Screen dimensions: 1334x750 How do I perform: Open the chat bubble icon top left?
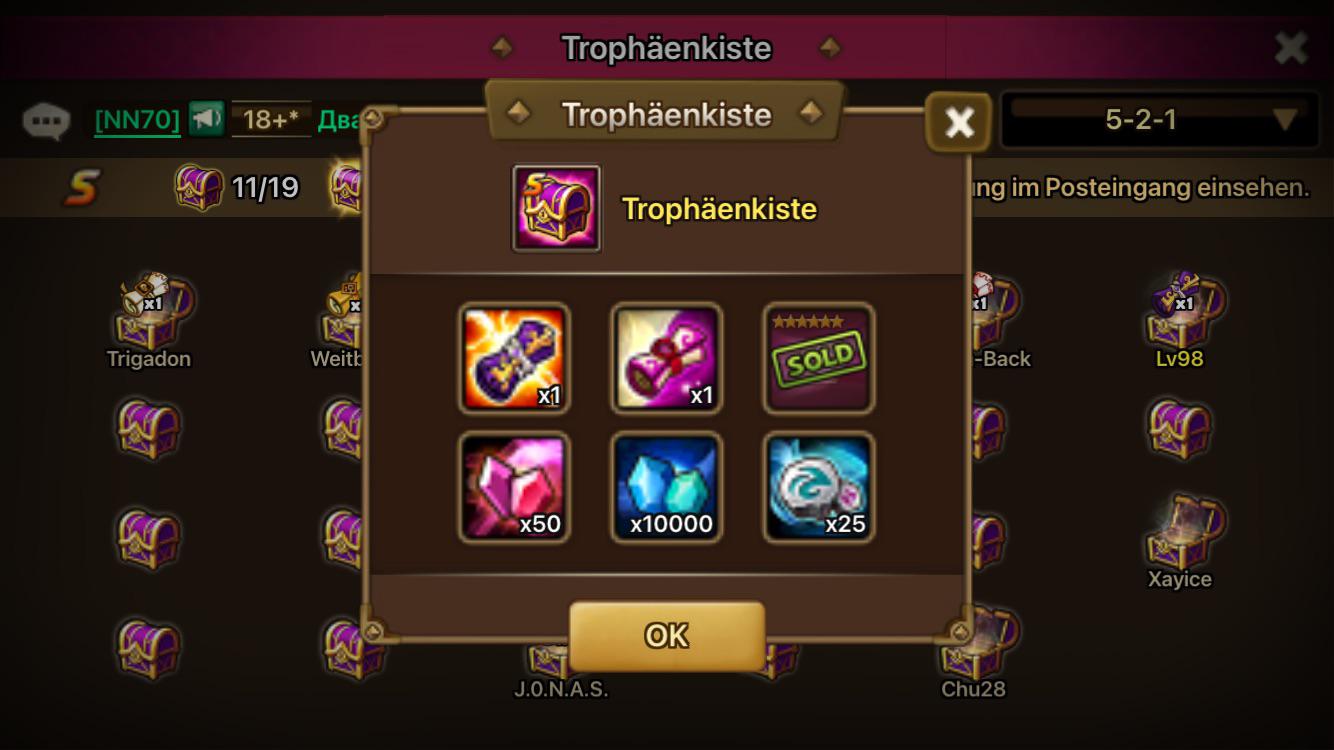[47, 119]
